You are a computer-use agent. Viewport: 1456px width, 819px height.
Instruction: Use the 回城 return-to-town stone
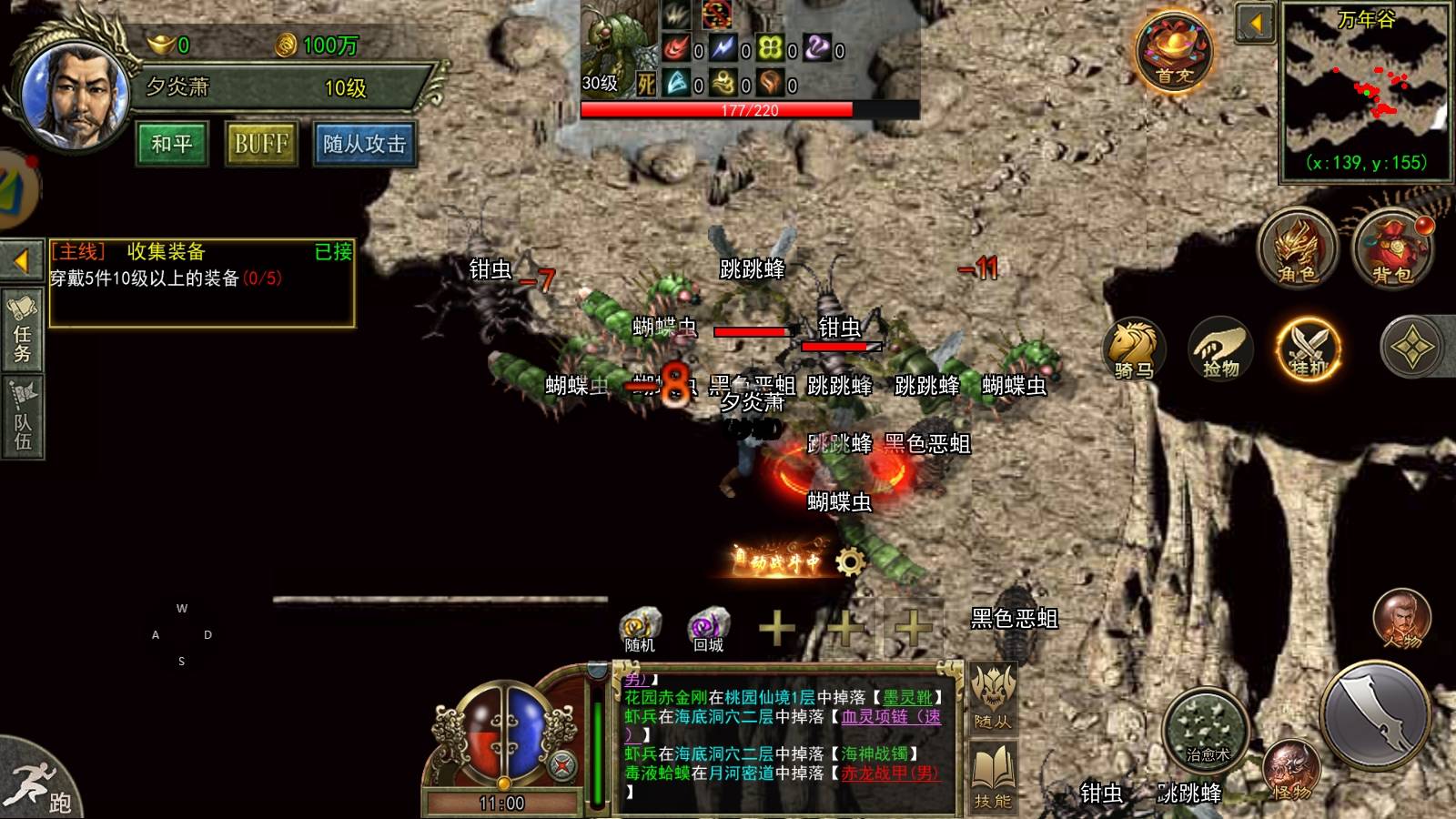(x=708, y=629)
